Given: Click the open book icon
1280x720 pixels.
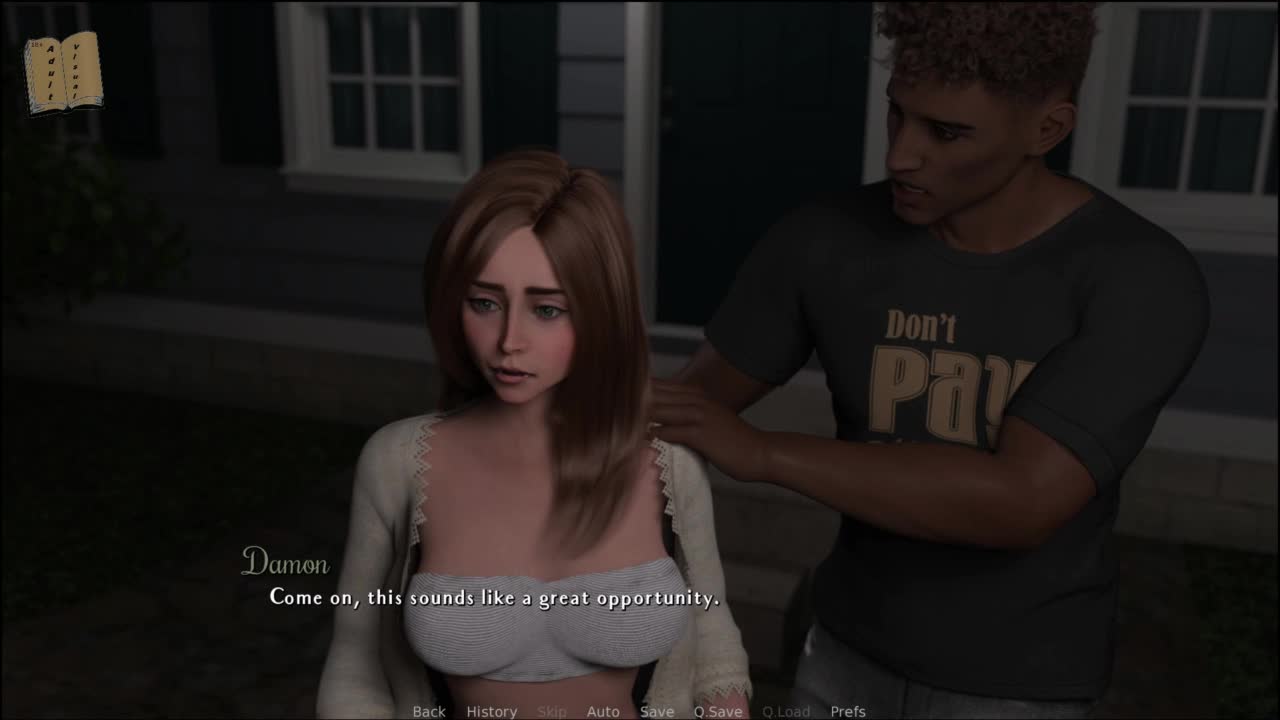Looking at the screenshot, I should [64, 72].
